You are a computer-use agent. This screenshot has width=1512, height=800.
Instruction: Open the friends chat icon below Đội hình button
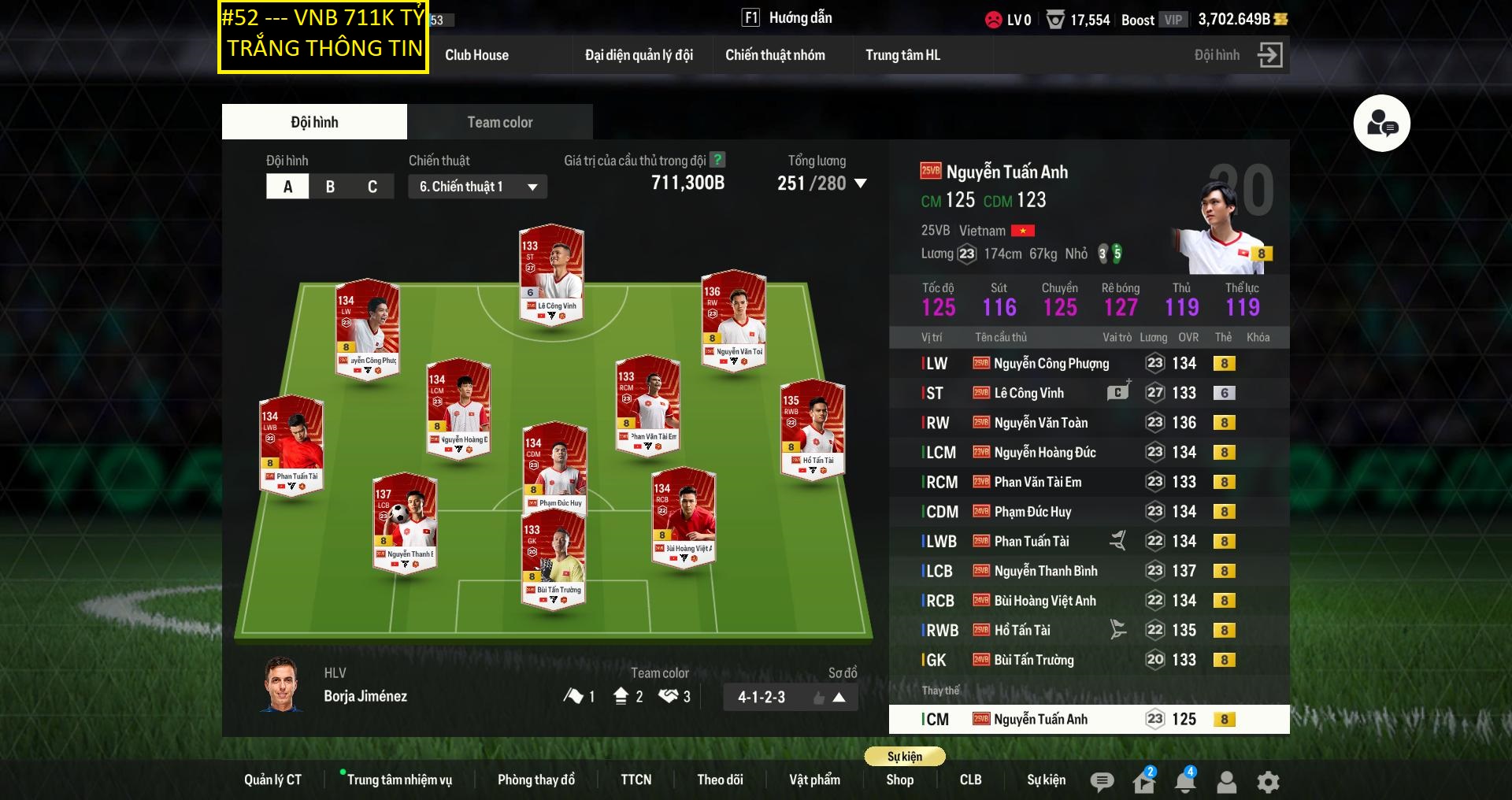point(1382,122)
